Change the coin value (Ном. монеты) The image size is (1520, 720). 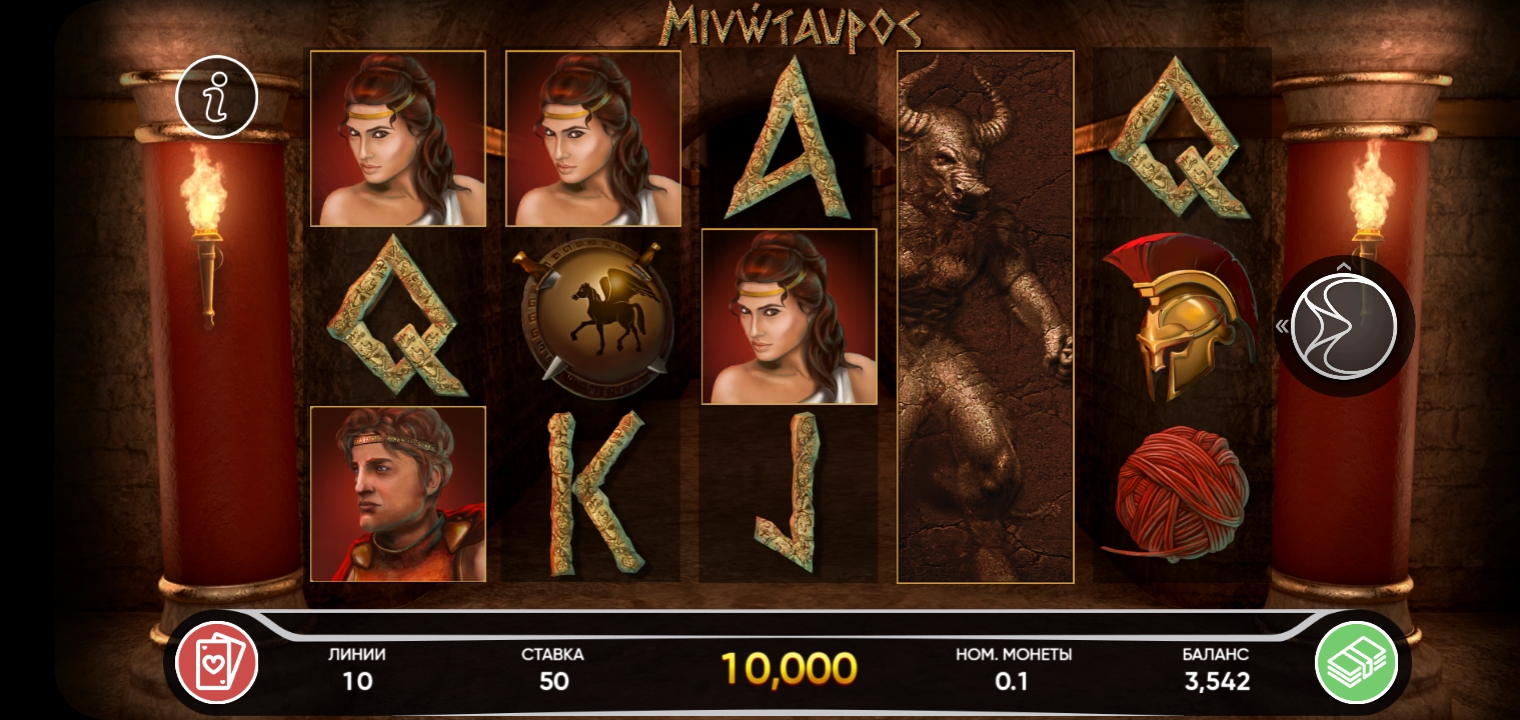point(1013,669)
